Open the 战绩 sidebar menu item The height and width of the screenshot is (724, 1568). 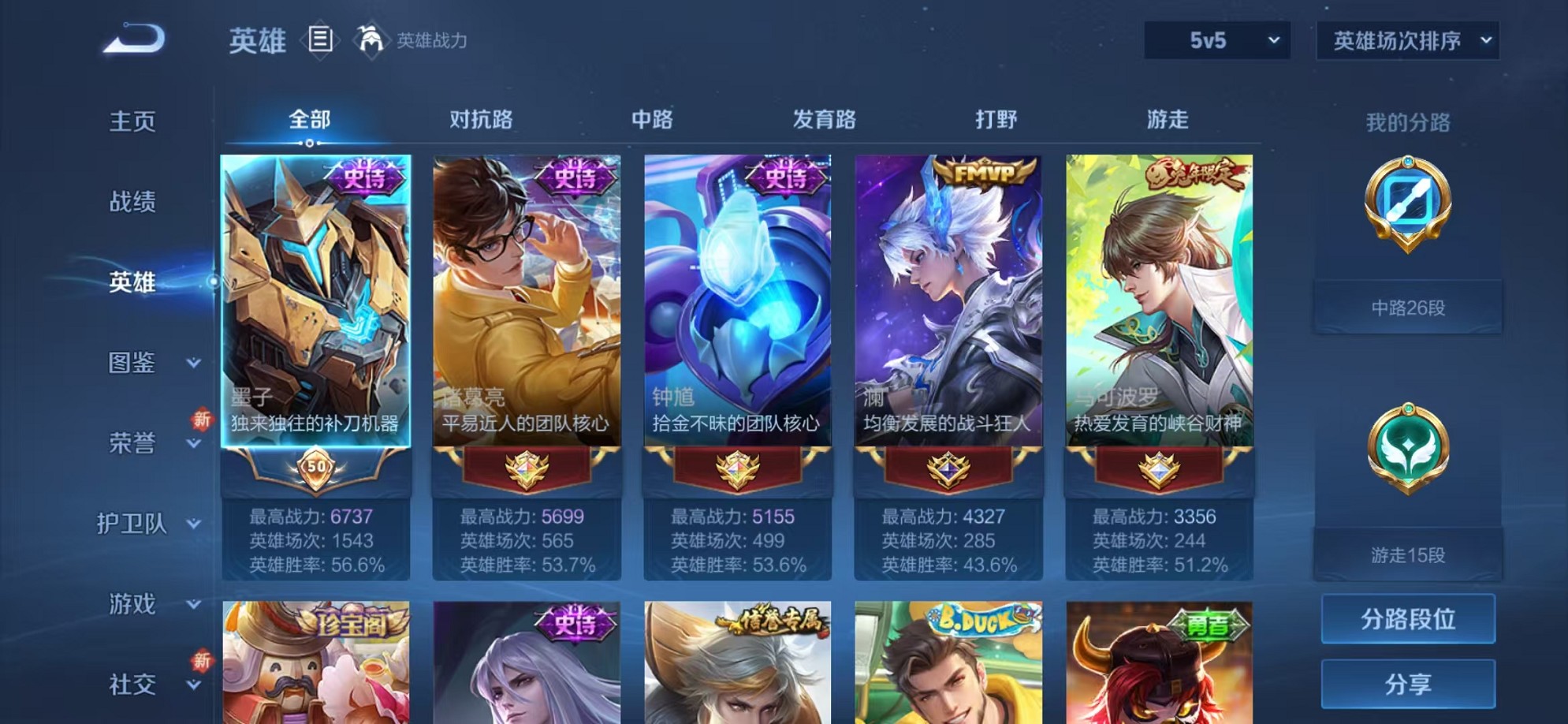[x=132, y=202]
